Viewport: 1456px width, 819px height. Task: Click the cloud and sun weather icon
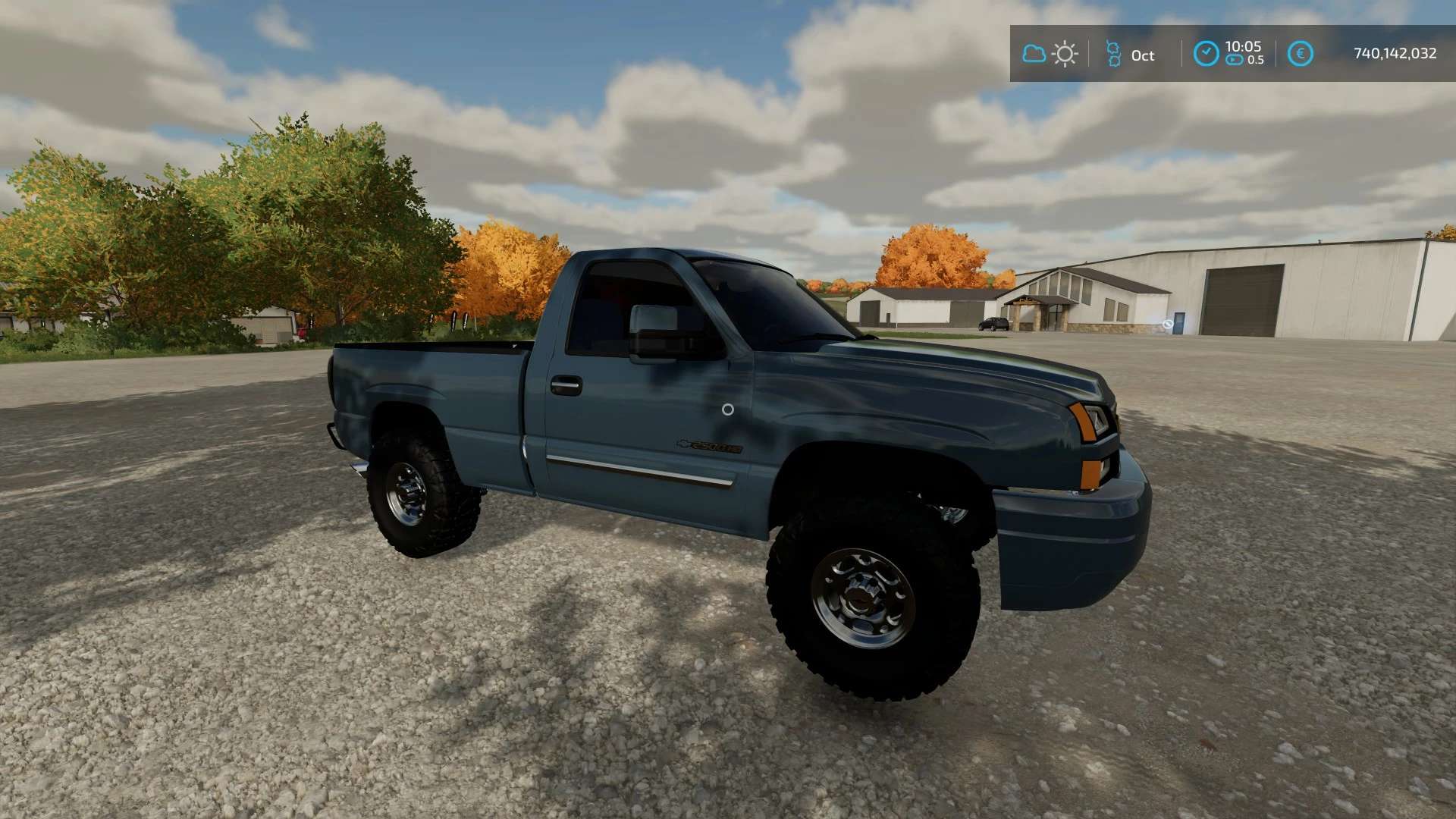[1050, 54]
